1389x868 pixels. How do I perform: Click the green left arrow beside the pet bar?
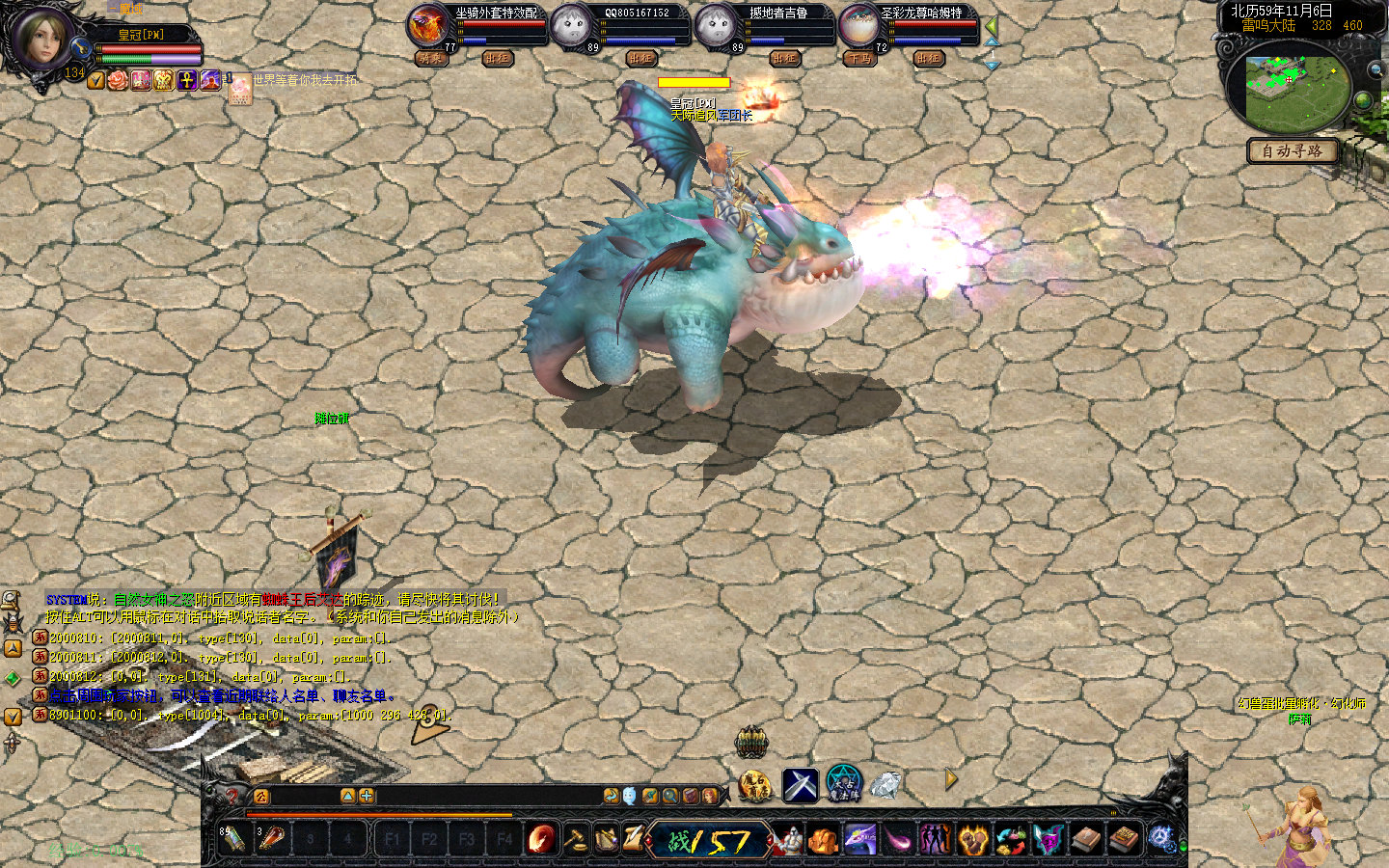(991, 26)
